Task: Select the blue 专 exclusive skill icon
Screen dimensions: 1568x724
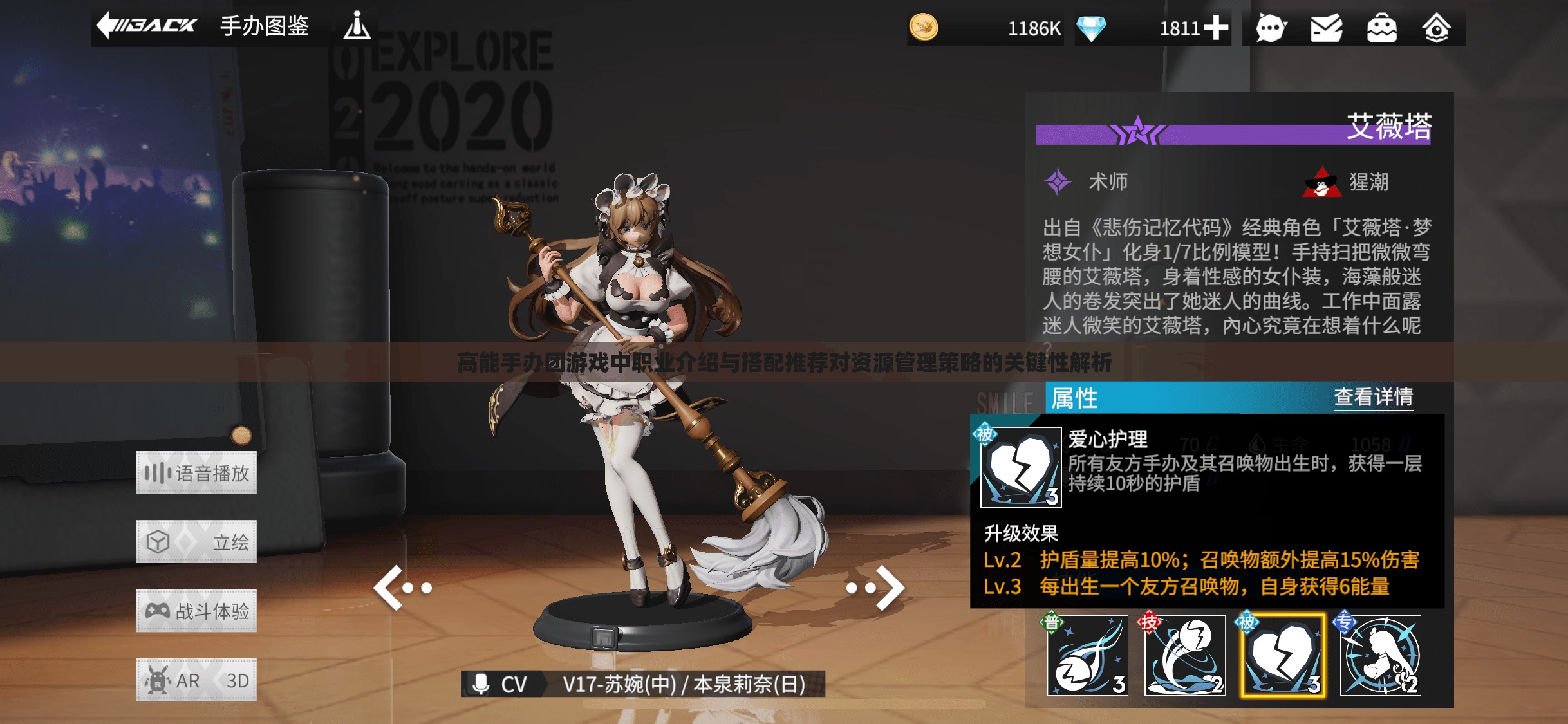Action: click(x=1380, y=656)
